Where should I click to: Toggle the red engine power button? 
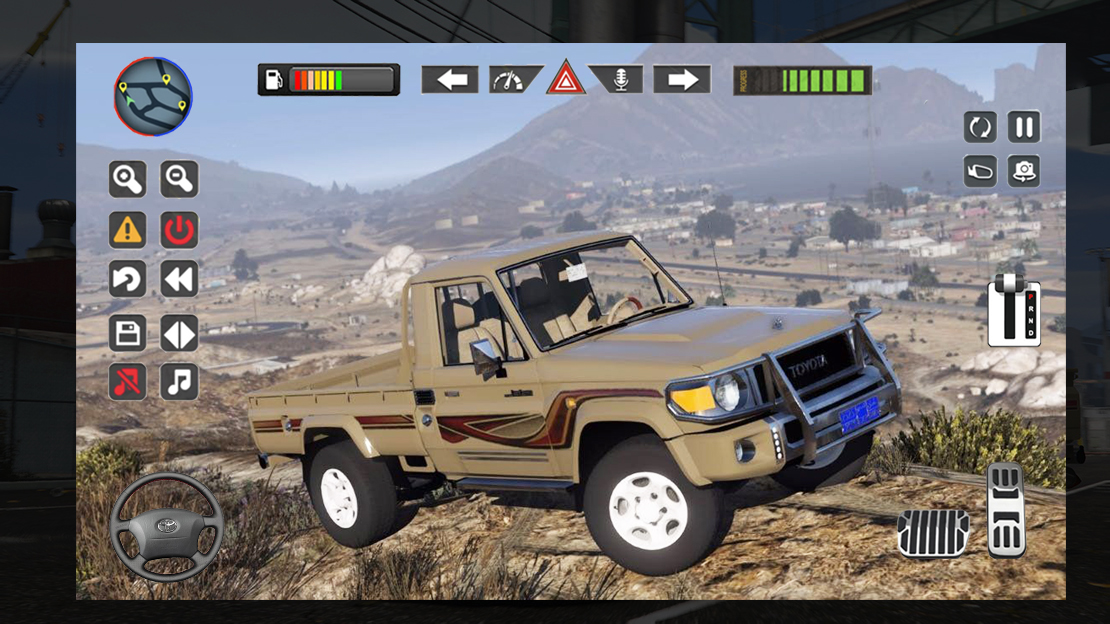point(180,230)
